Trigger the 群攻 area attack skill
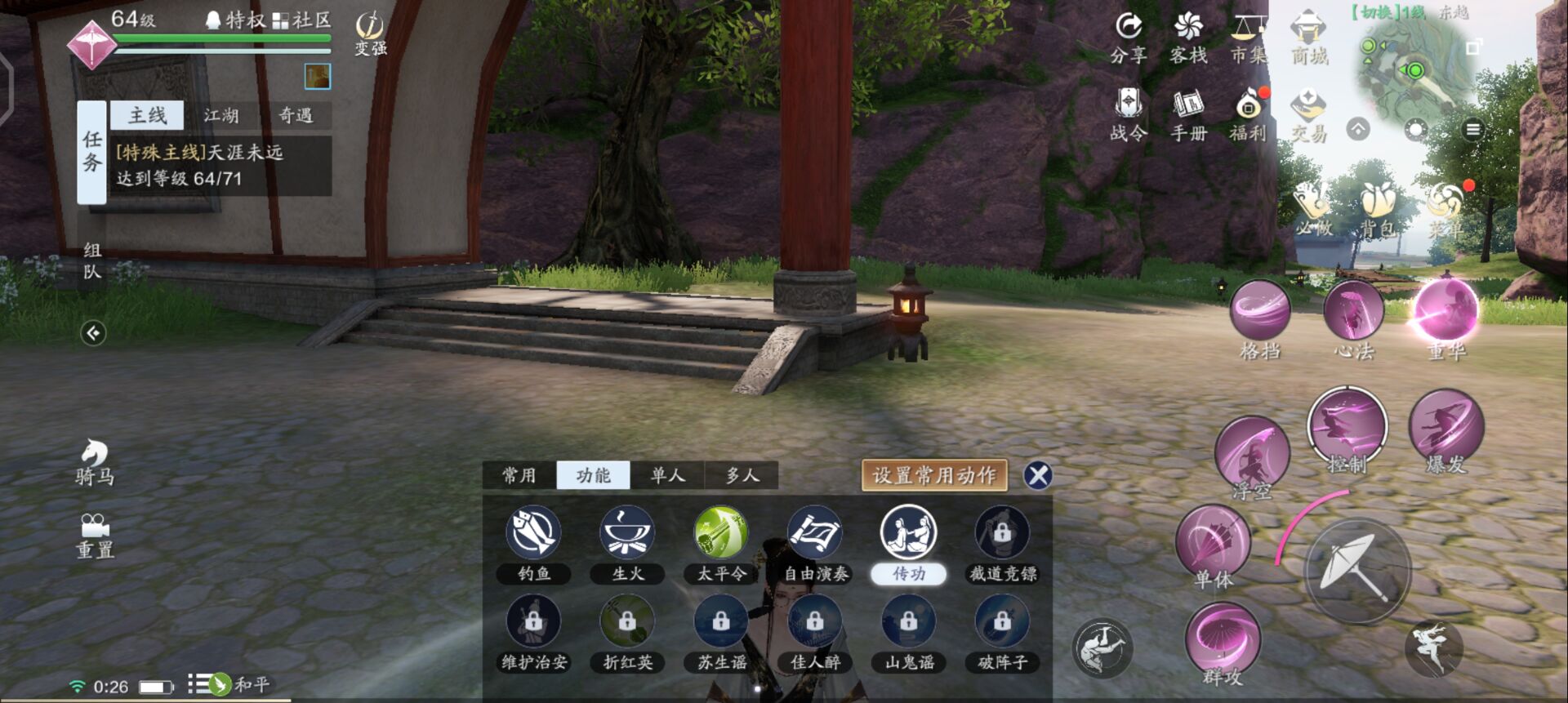Image resolution: width=1568 pixels, height=703 pixels. coord(1223,641)
